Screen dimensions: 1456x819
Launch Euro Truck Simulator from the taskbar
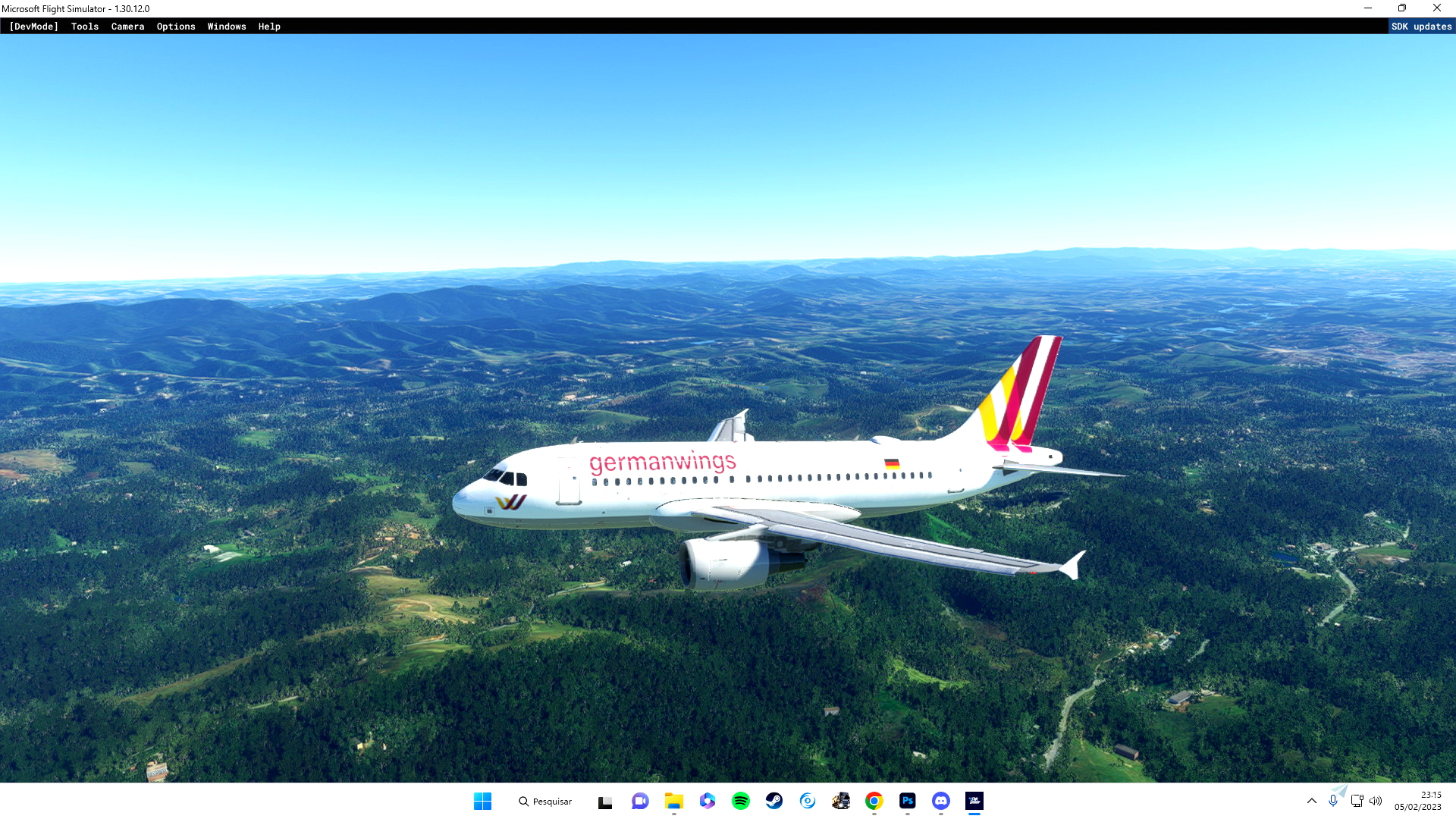(x=840, y=801)
